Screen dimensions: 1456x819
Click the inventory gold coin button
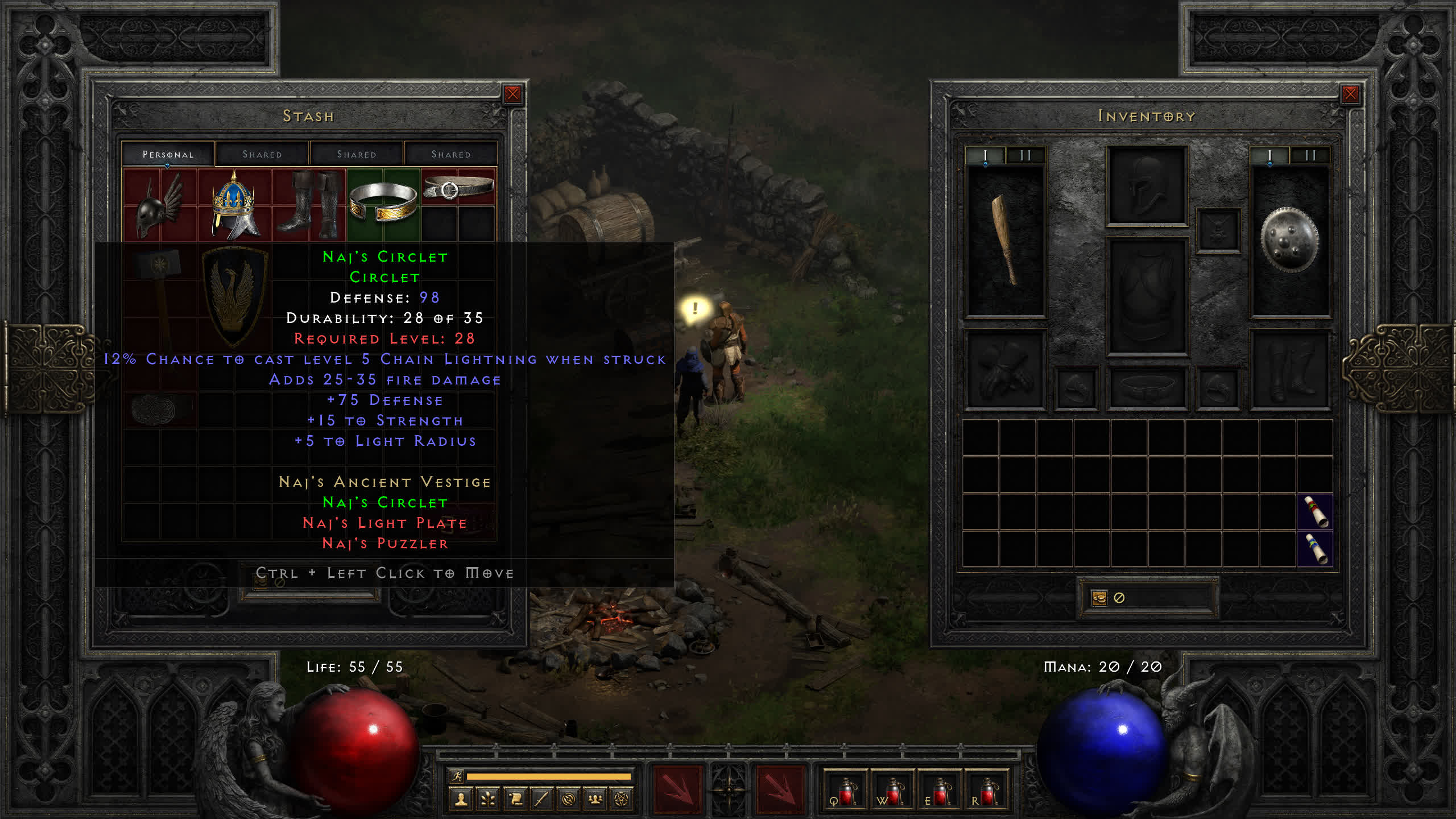[1099, 598]
